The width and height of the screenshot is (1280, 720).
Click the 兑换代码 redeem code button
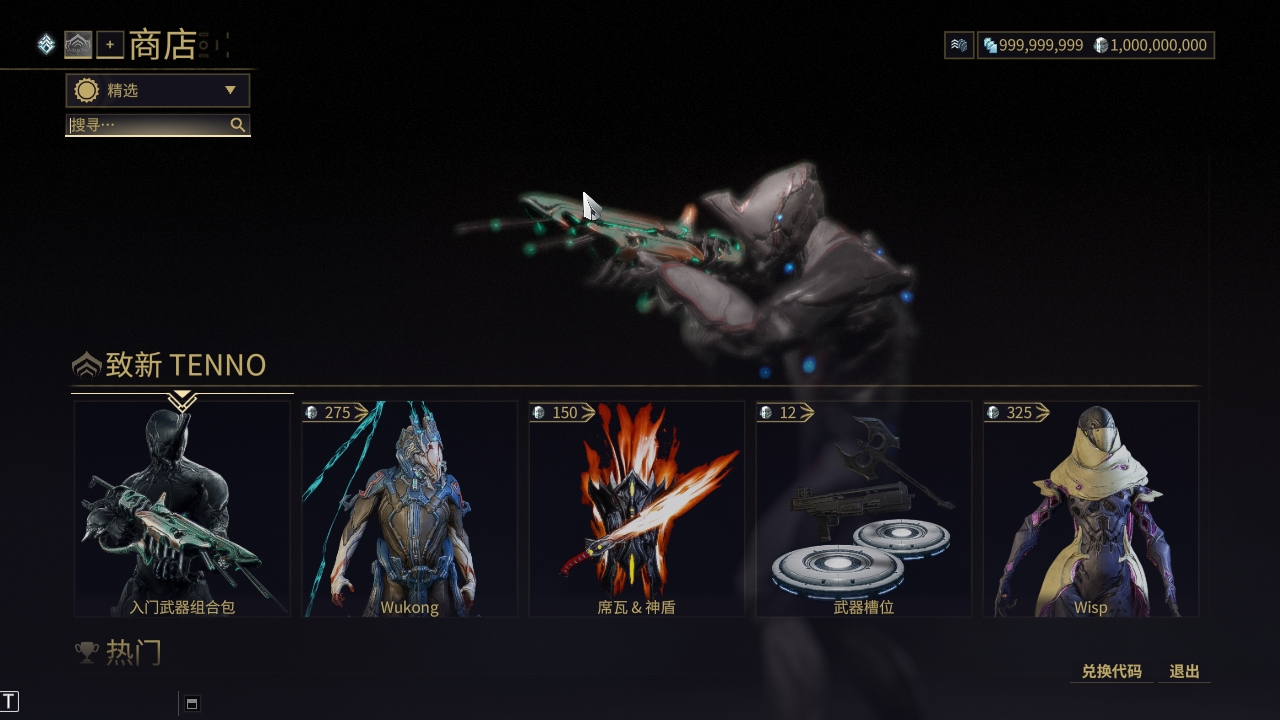1111,672
